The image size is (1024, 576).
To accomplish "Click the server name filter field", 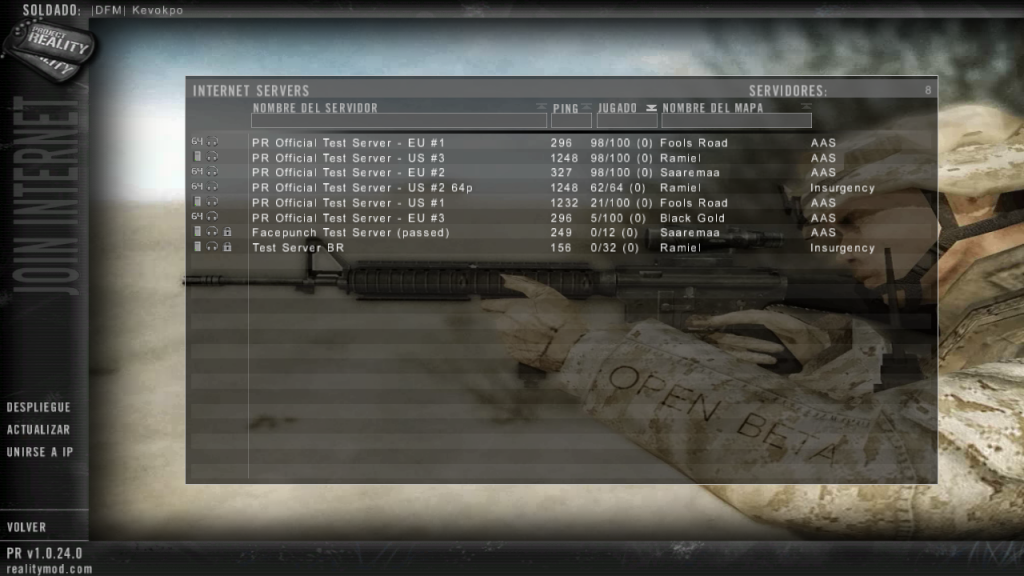I will coord(399,121).
